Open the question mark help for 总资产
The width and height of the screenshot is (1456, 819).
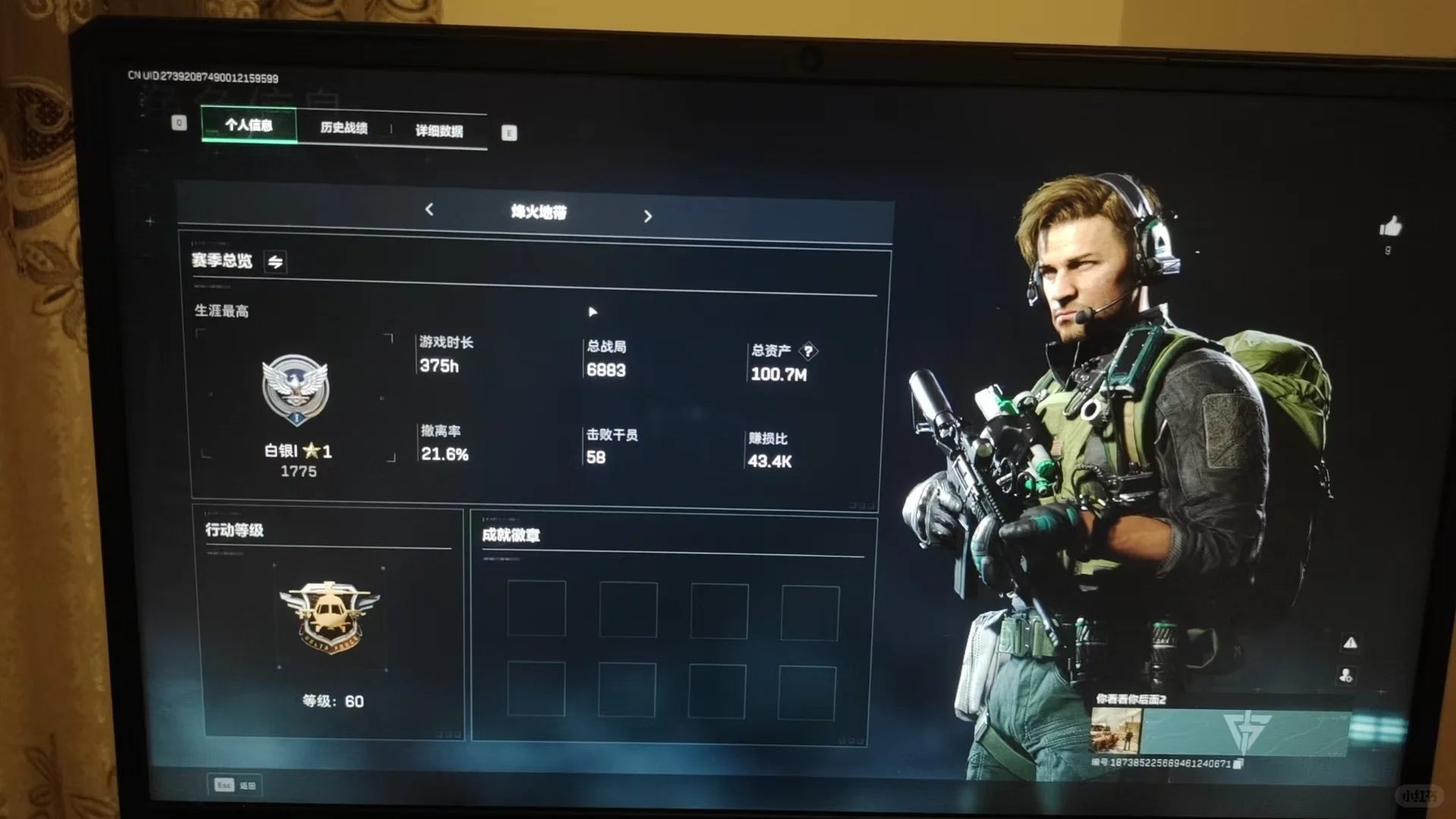(808, 351)
